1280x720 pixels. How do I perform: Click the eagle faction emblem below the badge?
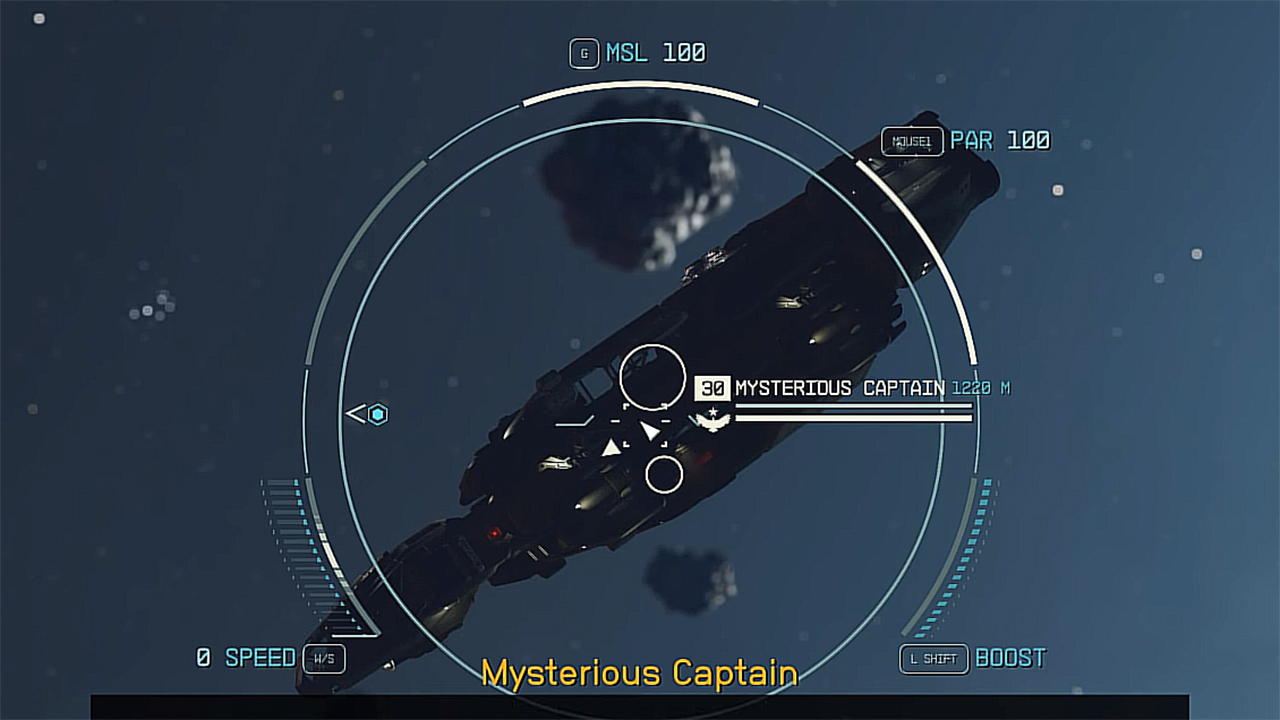tap(711, 422)
